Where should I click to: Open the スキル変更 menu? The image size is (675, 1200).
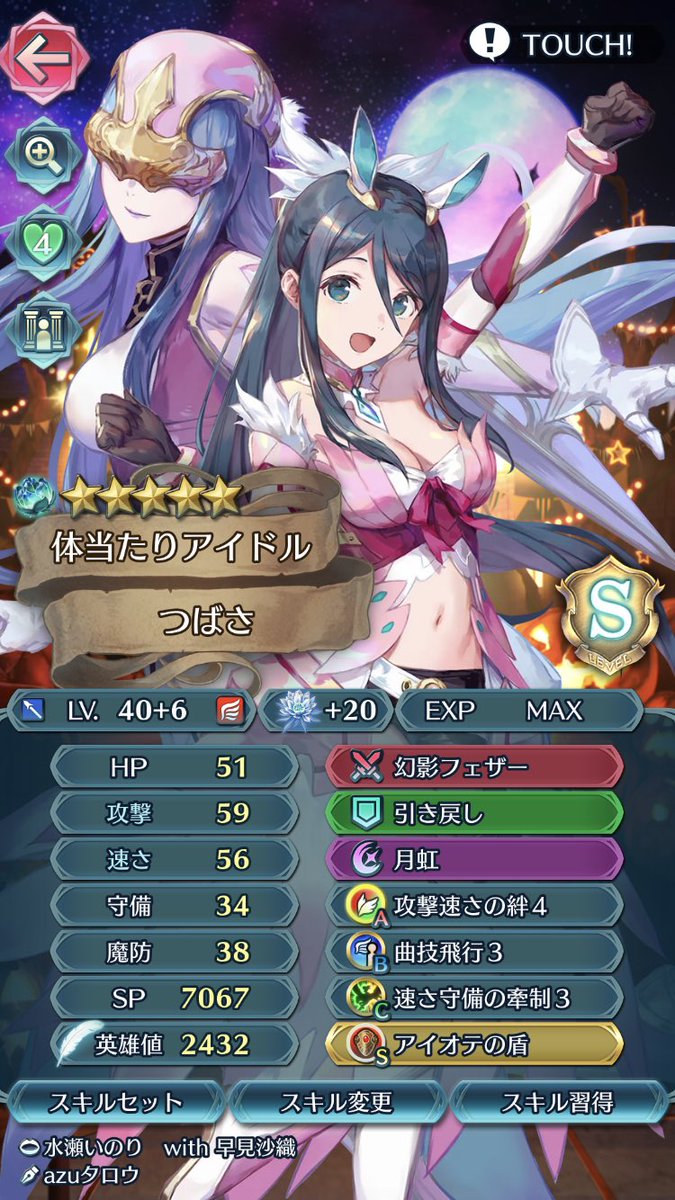pos(337,1102)
